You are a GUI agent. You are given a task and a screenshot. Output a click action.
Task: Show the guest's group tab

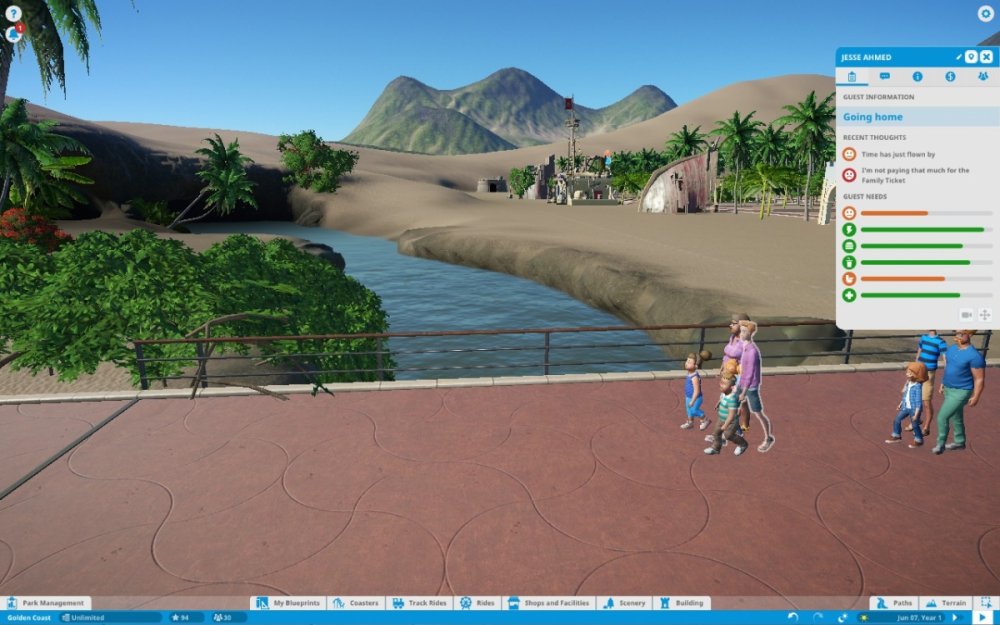click(x=982, y=76)
